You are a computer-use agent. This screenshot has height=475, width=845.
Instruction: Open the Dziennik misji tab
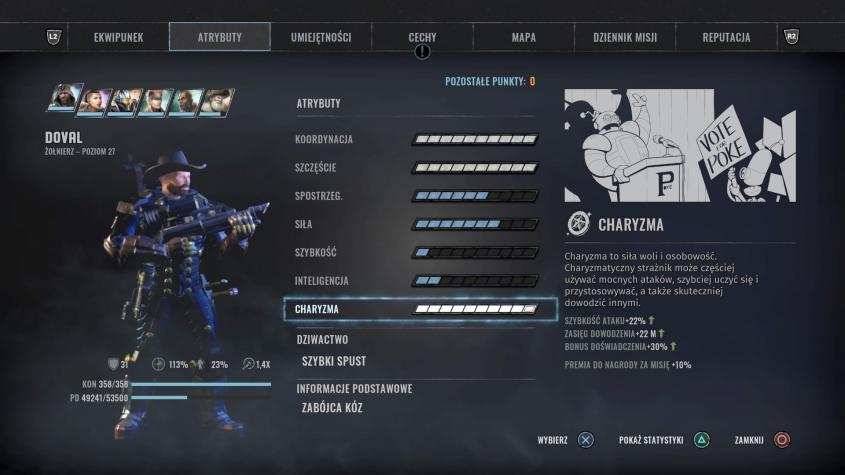tap(624, 37)
